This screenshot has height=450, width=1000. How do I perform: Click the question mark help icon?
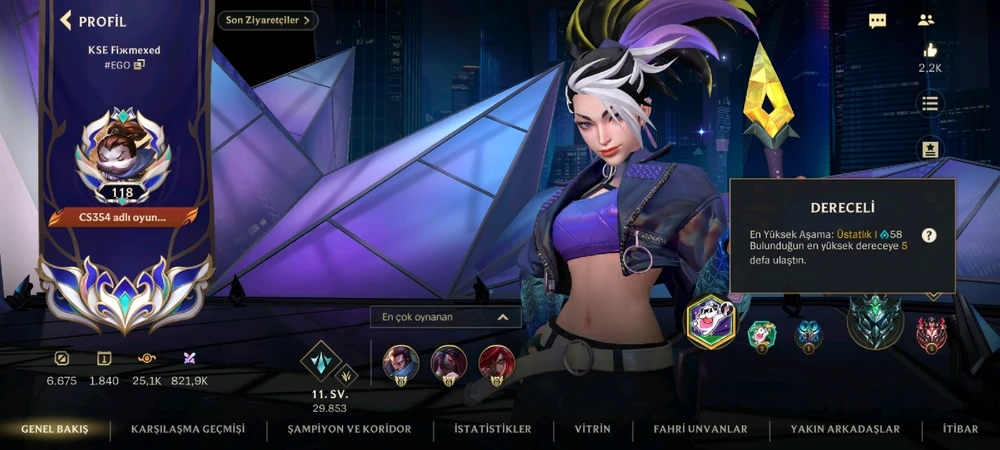[929, 235]
